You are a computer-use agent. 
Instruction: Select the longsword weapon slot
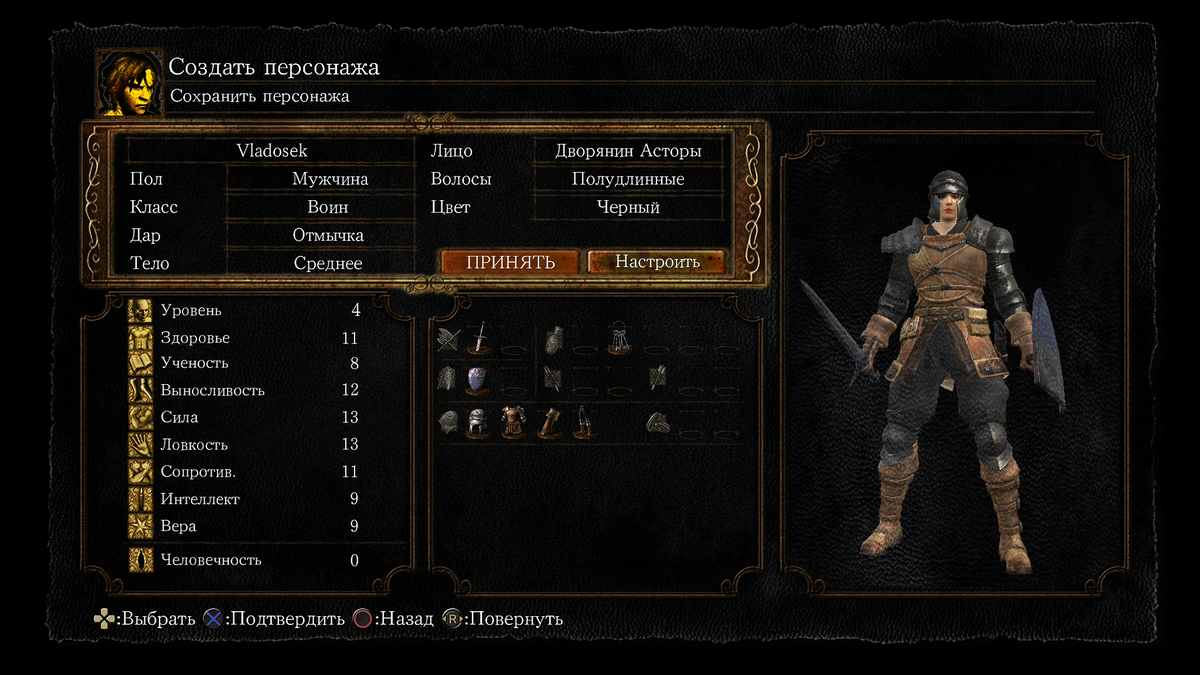pyautogui.click(x=480, y=338)
